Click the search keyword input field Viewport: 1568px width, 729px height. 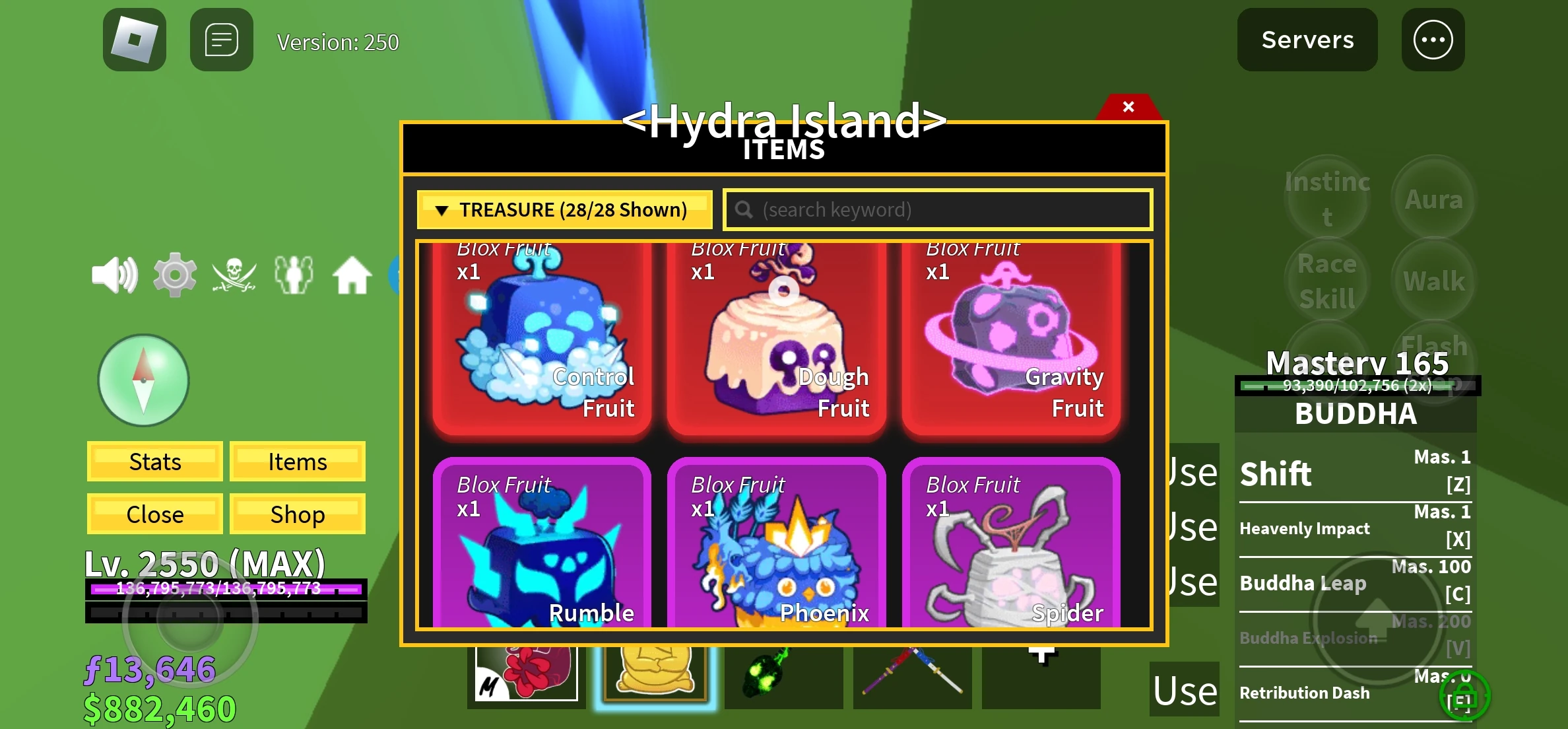[937, 209]
